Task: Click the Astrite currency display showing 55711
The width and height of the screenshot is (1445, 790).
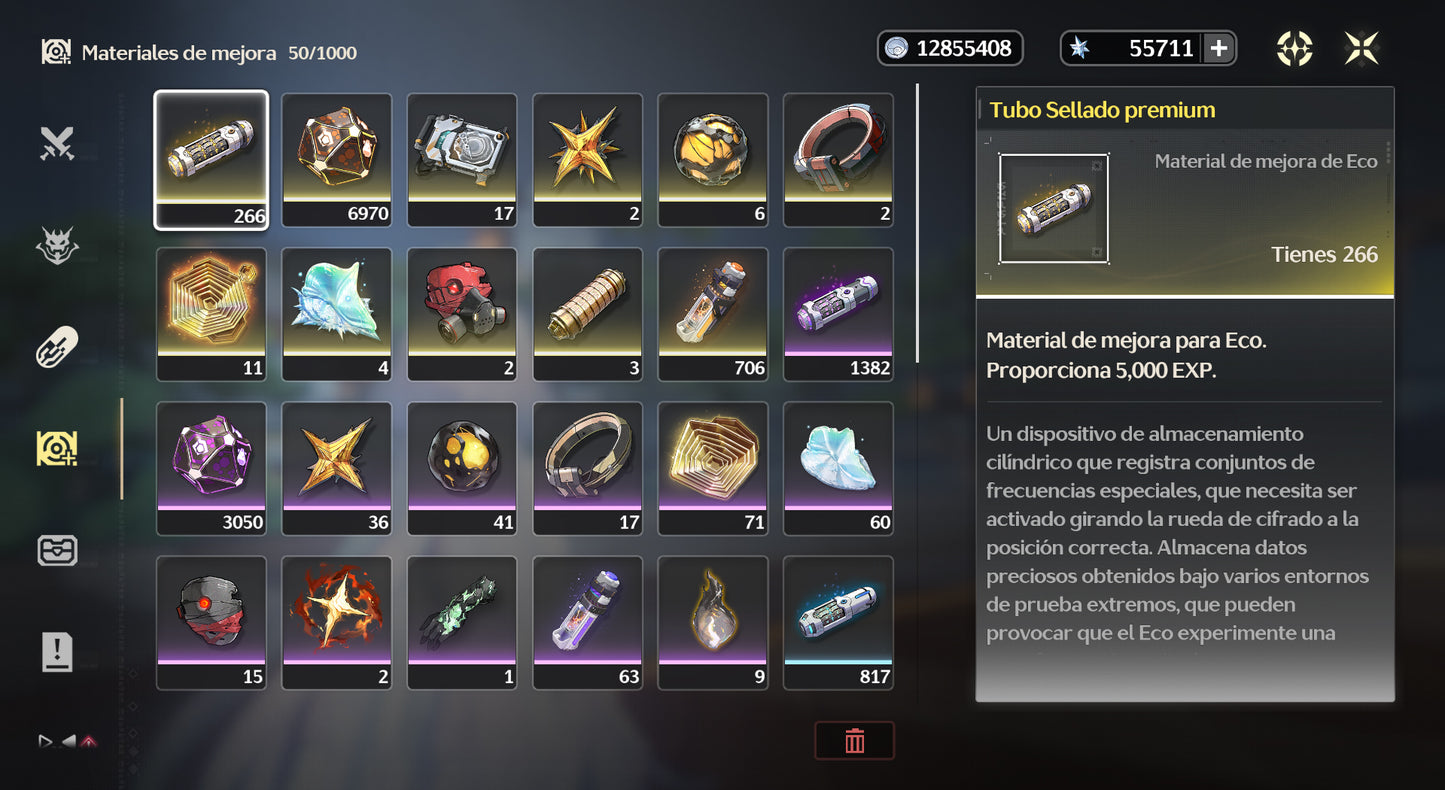Action: coord(1138,47)
